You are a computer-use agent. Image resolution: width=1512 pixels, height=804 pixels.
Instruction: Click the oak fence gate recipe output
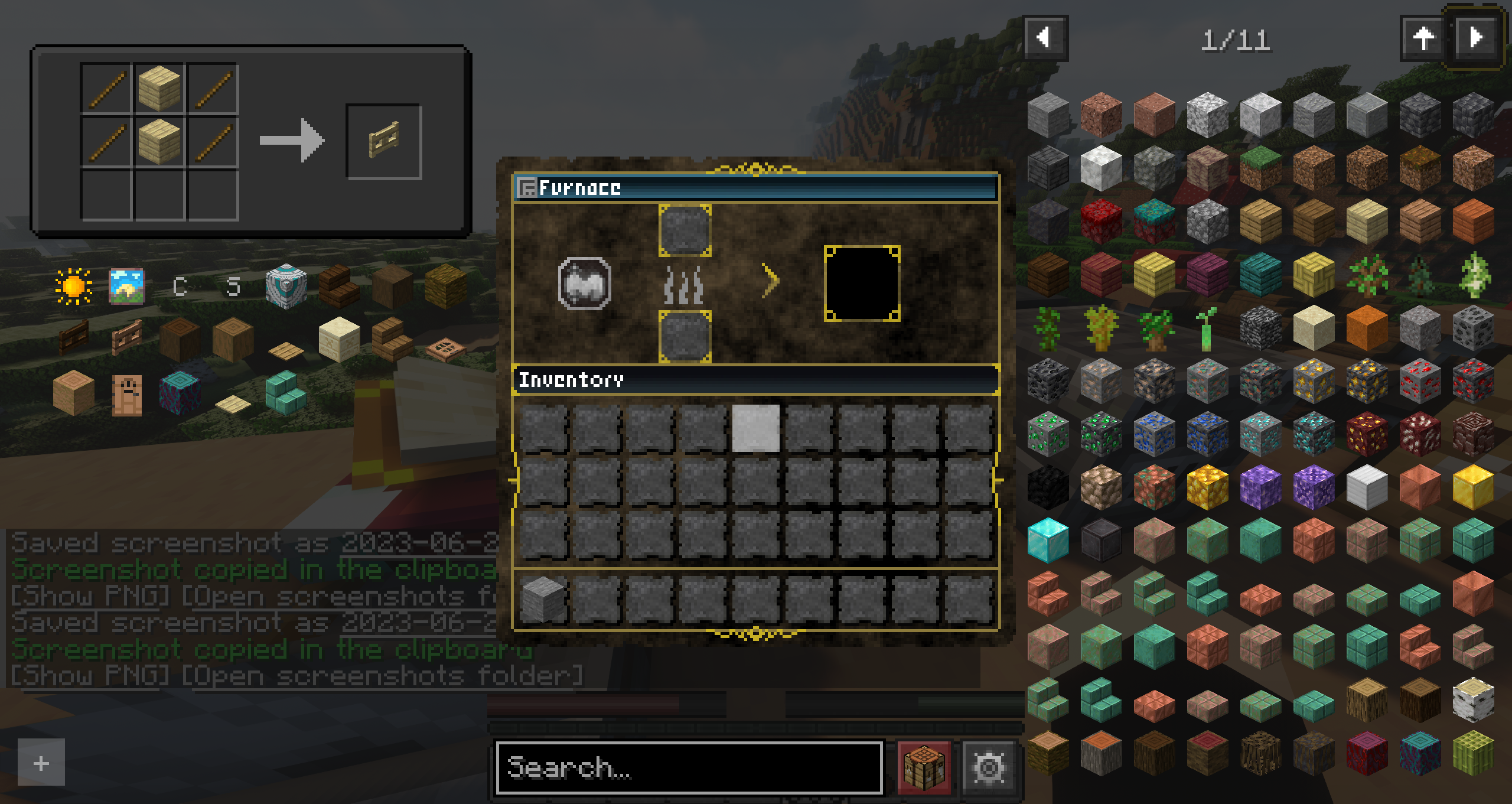(x=383, y=139)
